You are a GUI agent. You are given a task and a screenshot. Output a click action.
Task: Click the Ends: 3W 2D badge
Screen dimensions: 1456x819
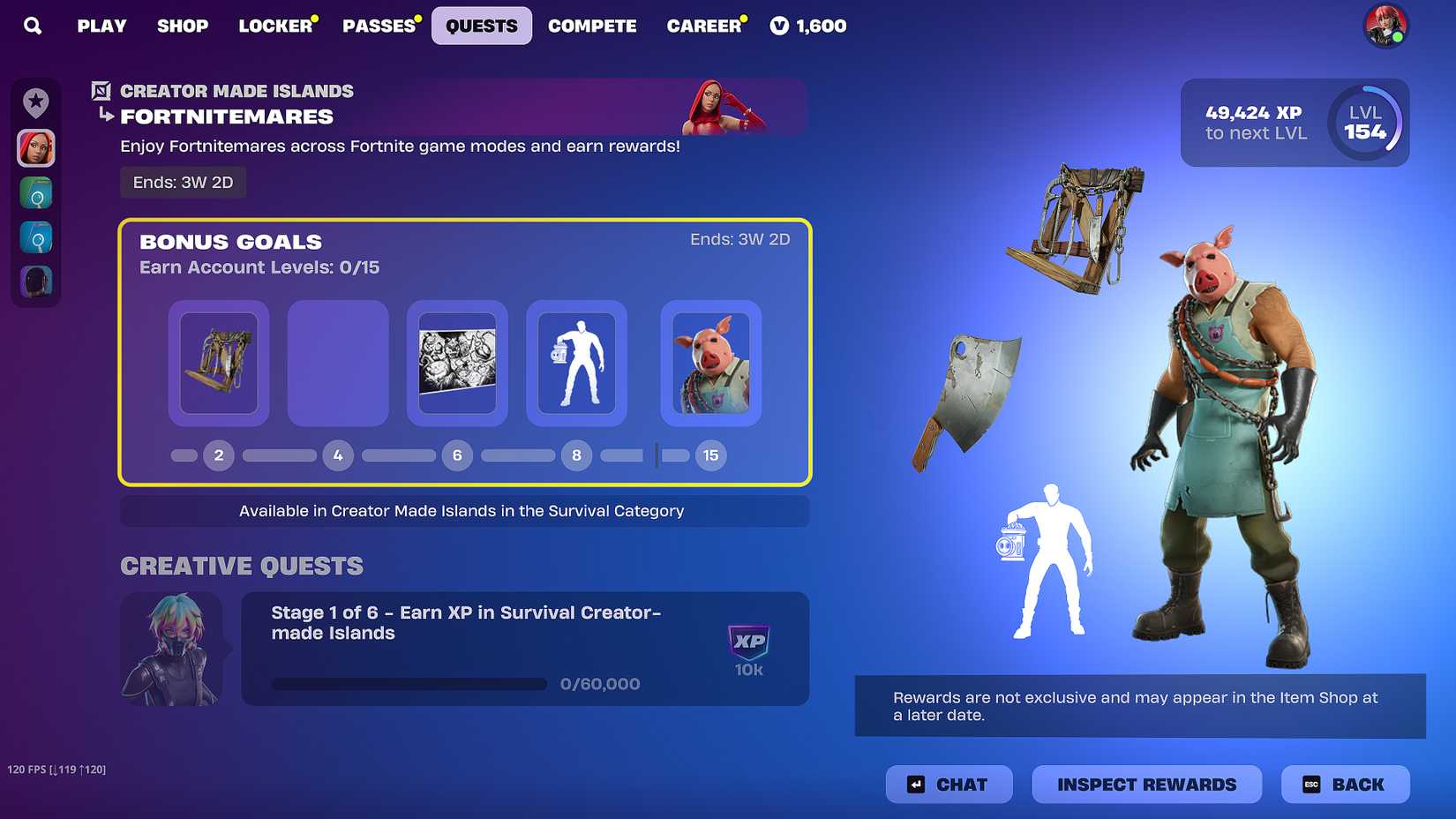(x=183, y=183)
